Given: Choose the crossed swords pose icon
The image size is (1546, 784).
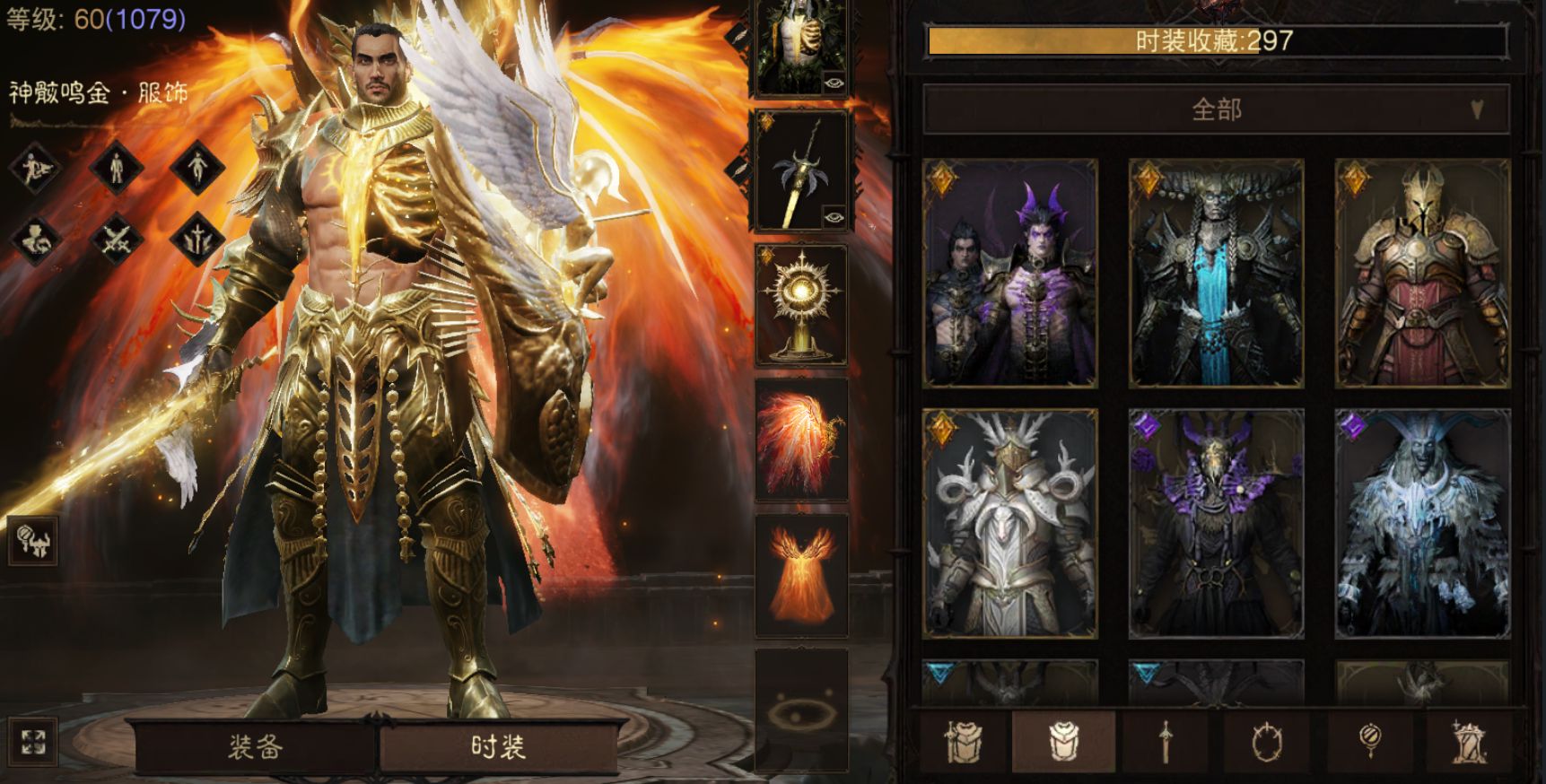Looking at the screenshot, I should pos(117,239).
